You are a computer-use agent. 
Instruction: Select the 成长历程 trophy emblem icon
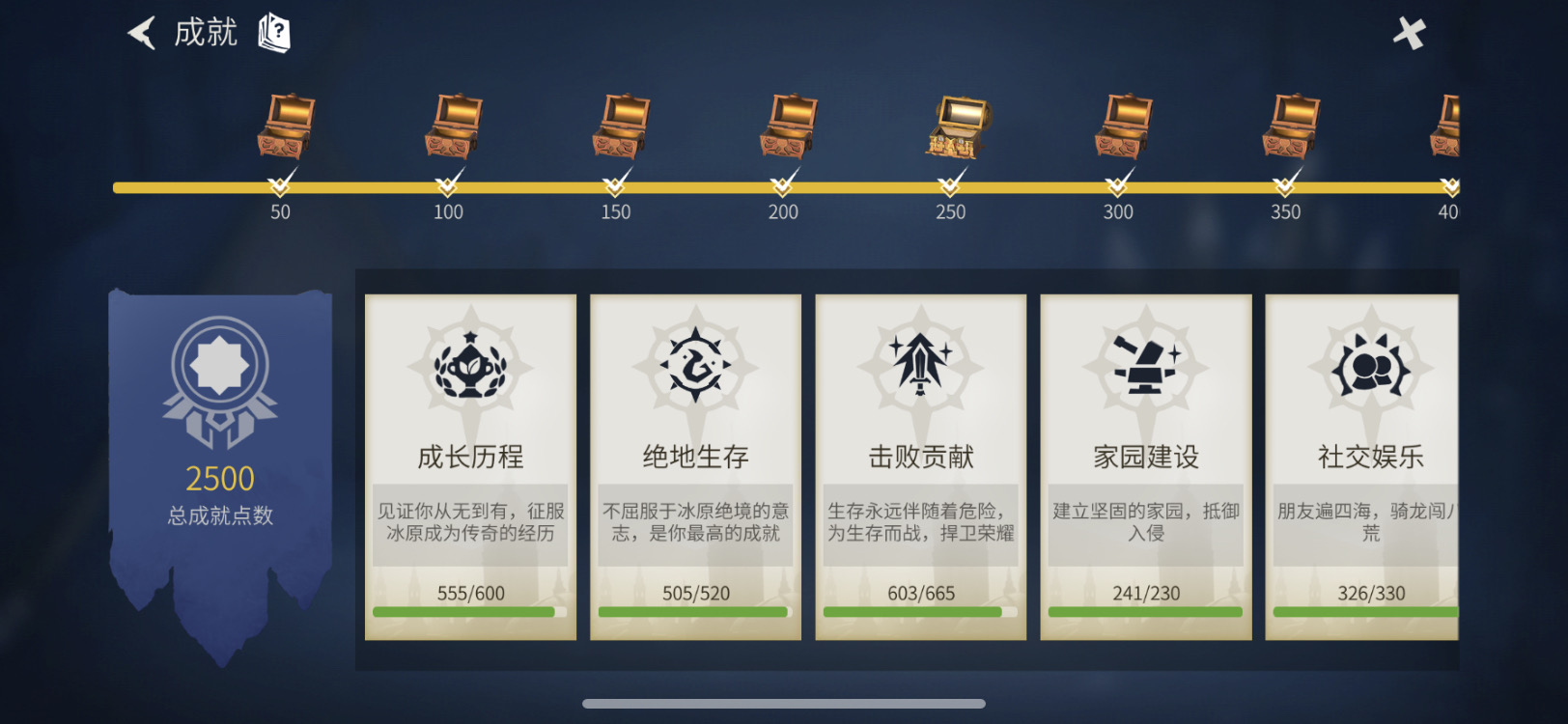click(470, 369)
